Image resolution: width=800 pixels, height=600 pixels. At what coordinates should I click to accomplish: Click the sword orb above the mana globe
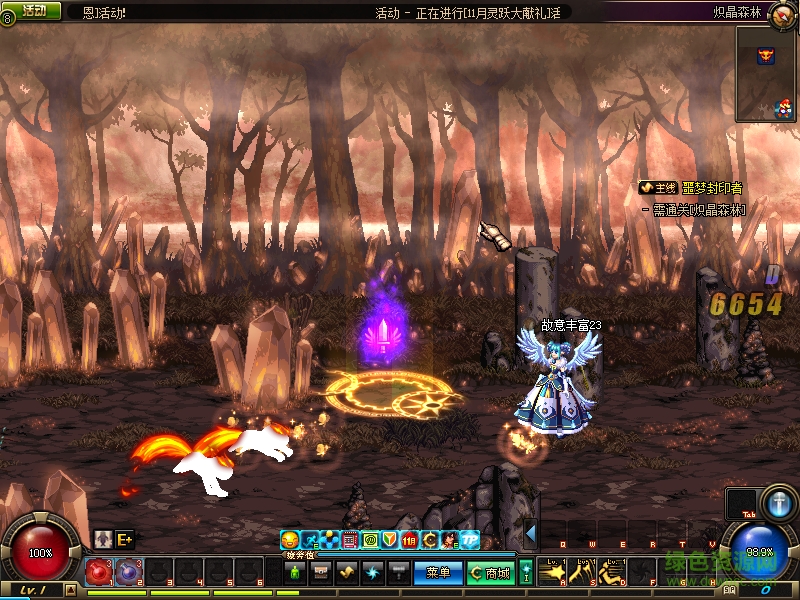(777, 503)
